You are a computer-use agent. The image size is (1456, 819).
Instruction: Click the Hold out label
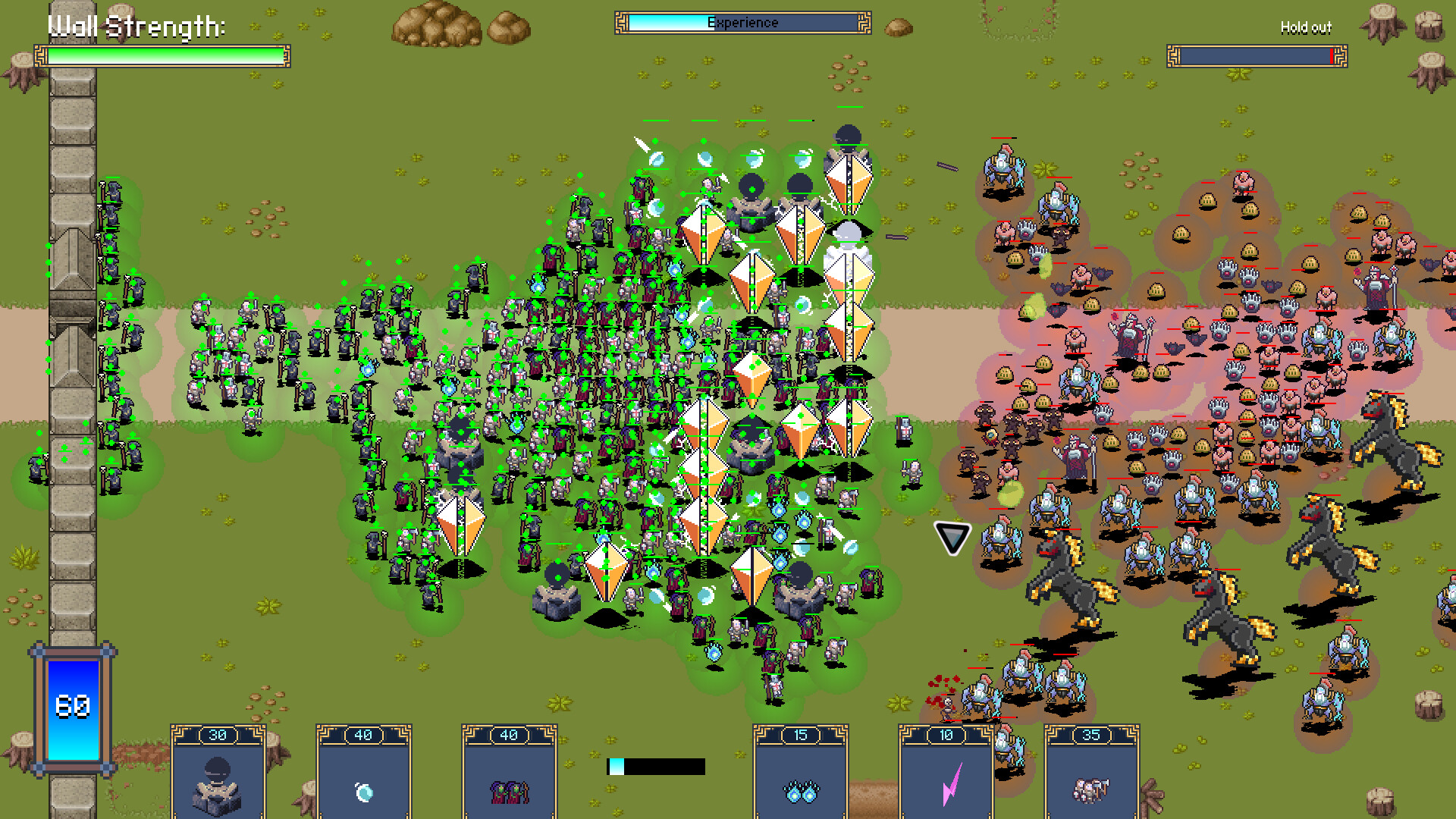coord(1304,28)
